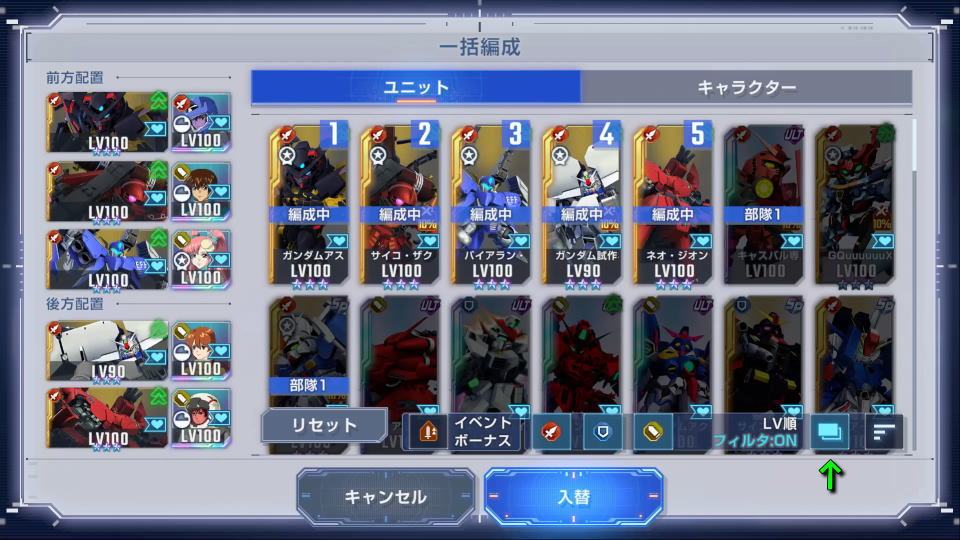Image resolution: width=960 pixels, height=540 pixels.
Task: Reset the formation with リセット
Action: pyautogui.click(x=324, y=425)
